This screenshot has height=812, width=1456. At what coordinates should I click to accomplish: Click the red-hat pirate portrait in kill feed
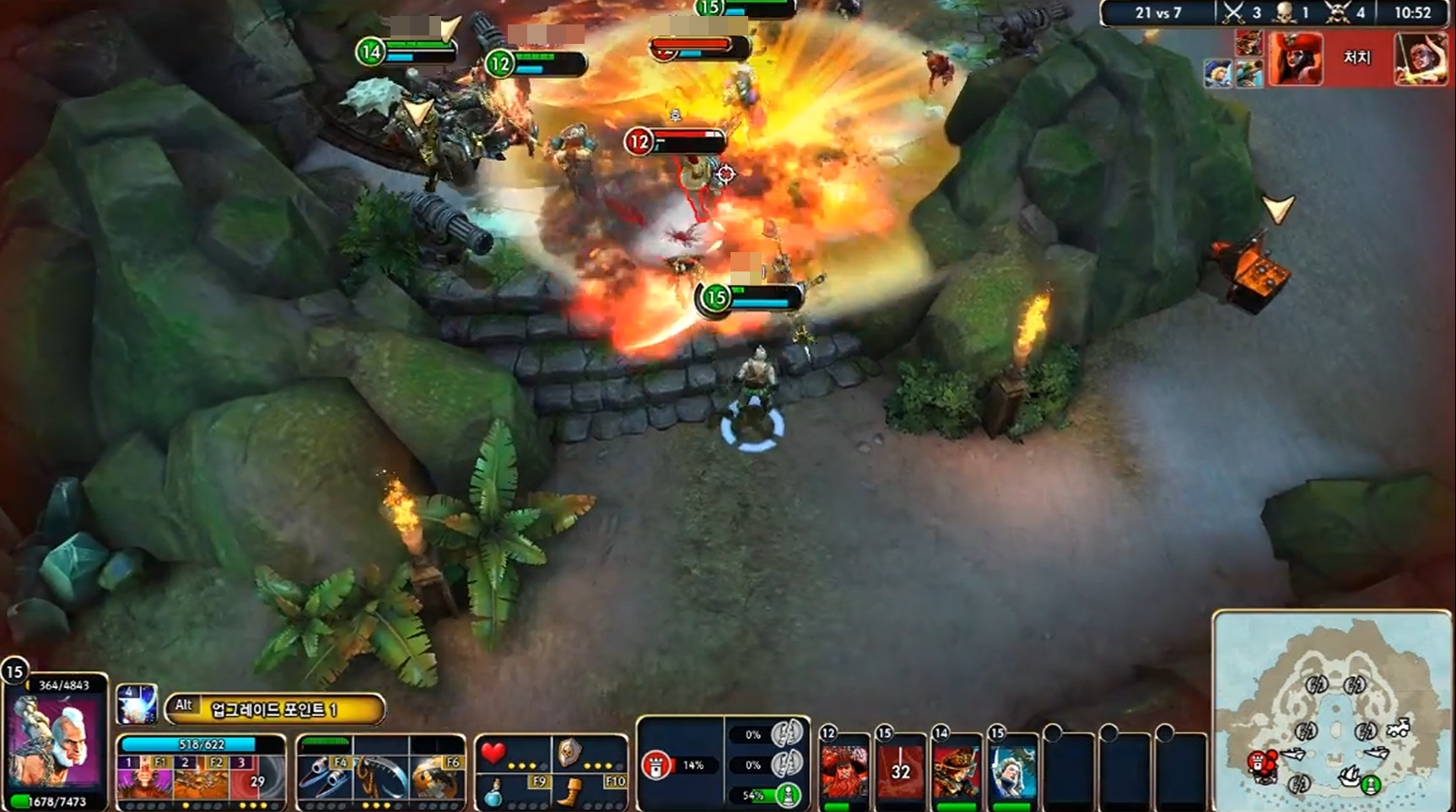tap(1295, 57)
